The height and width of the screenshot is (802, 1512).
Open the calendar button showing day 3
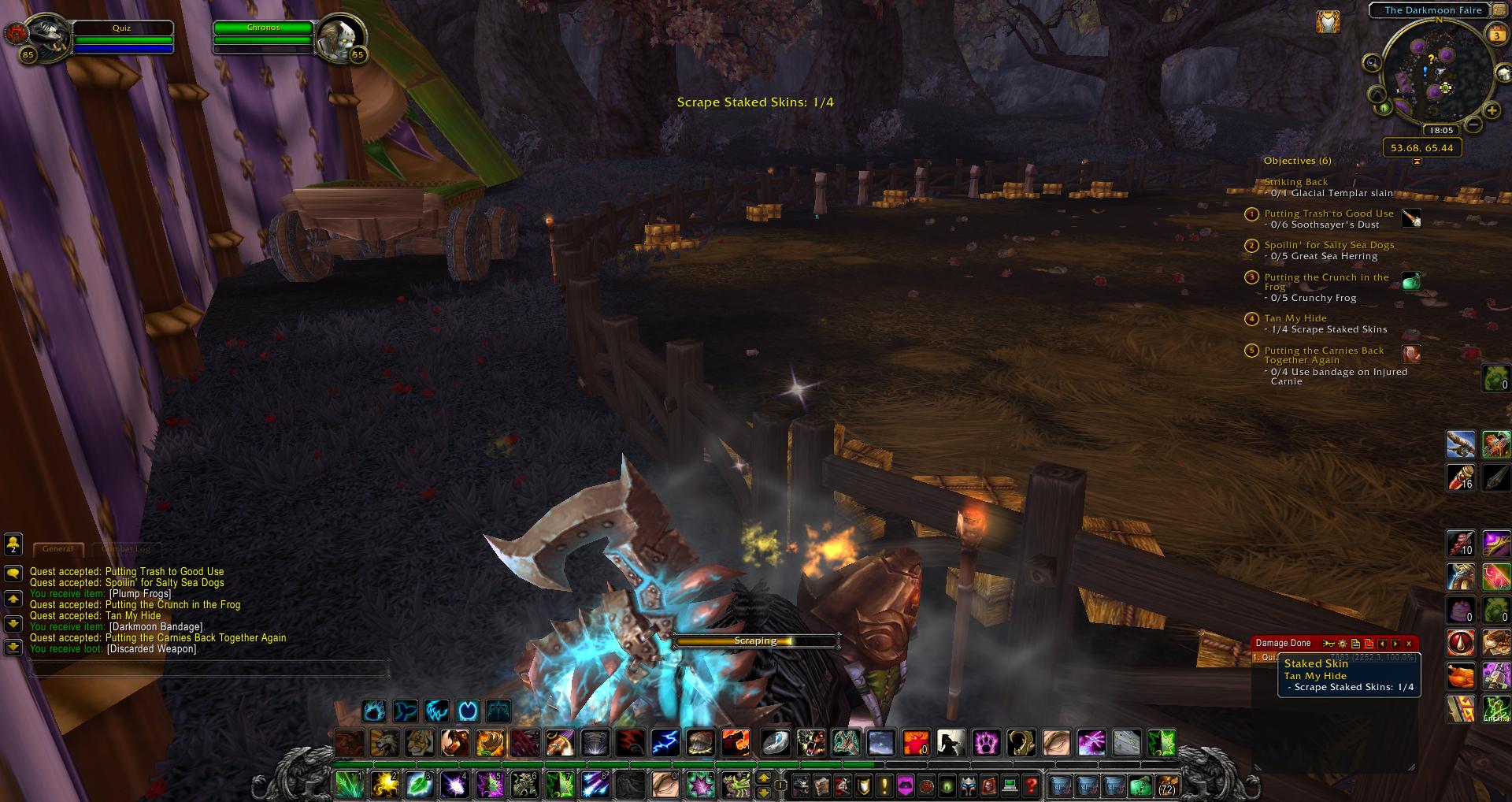point(1496,35)
